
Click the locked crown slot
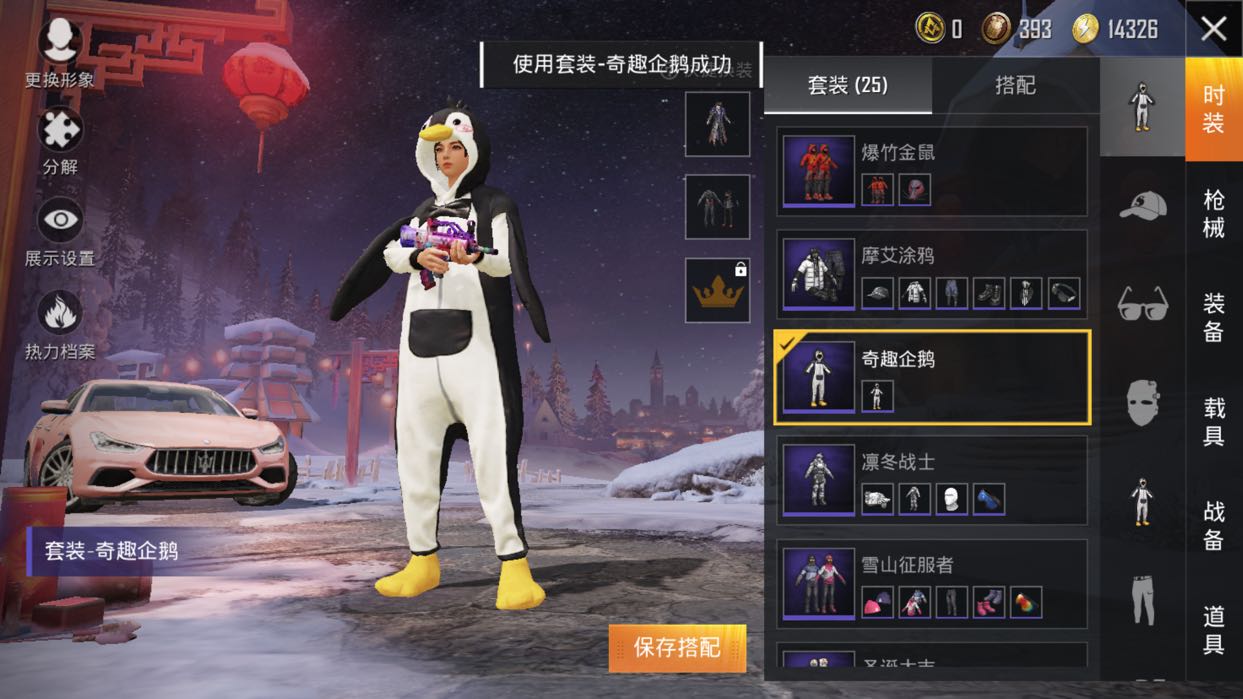pos(717,290)
